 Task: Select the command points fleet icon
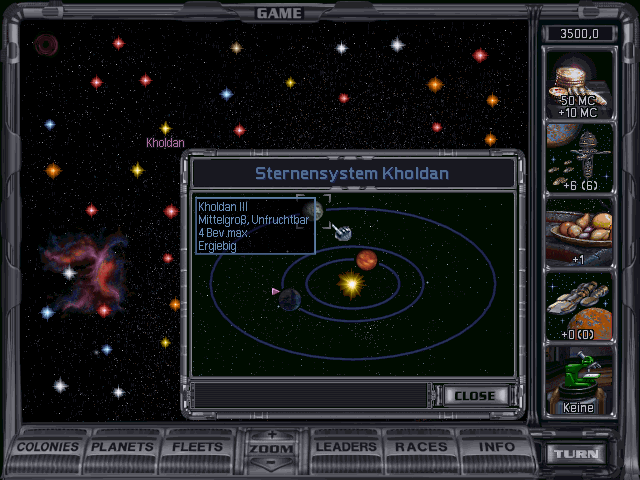pos(579,158)
